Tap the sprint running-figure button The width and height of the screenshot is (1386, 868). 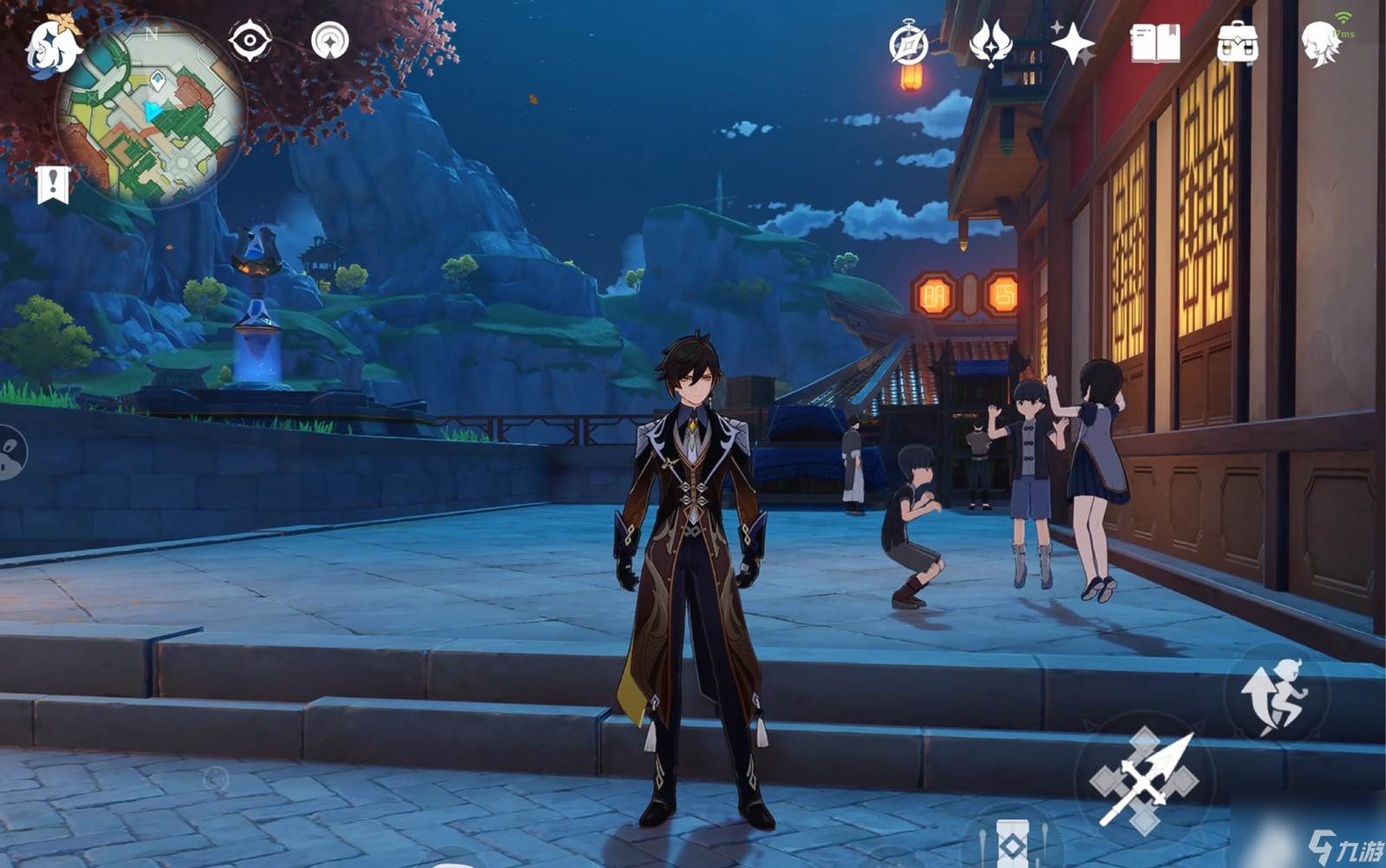[x=1276, y=696]
